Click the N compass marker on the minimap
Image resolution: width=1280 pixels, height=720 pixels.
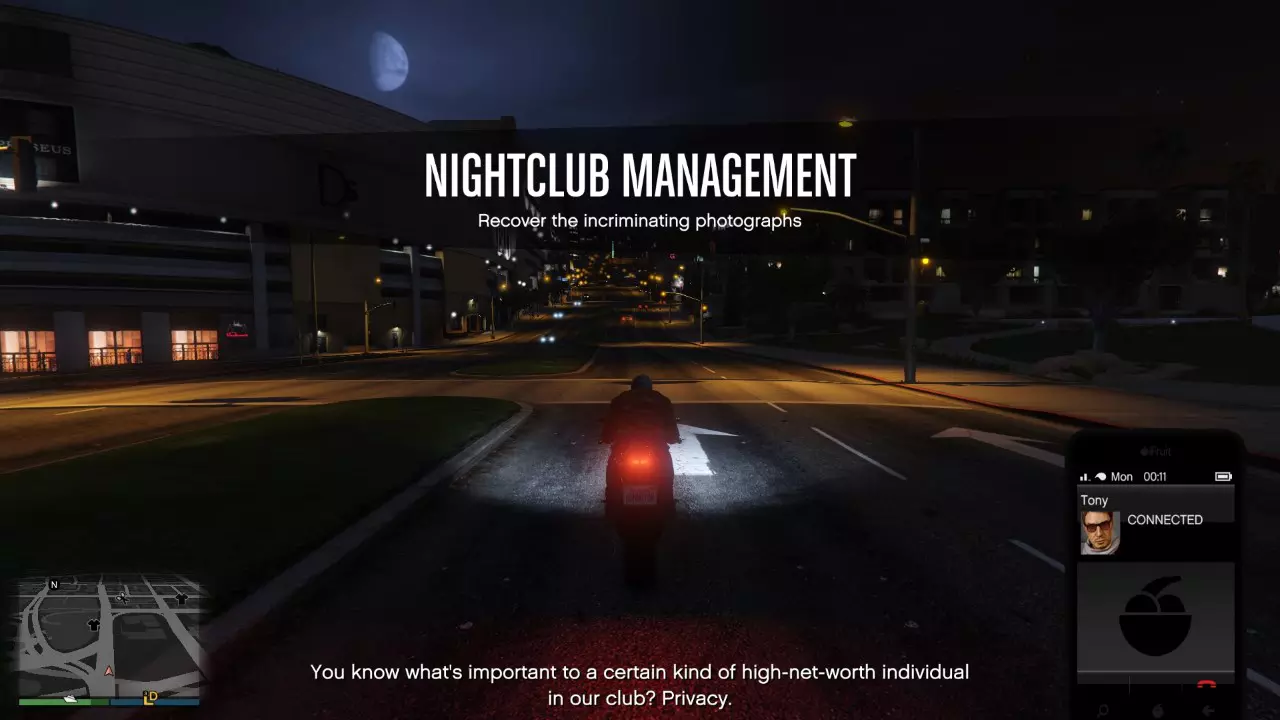coord(53,583)
